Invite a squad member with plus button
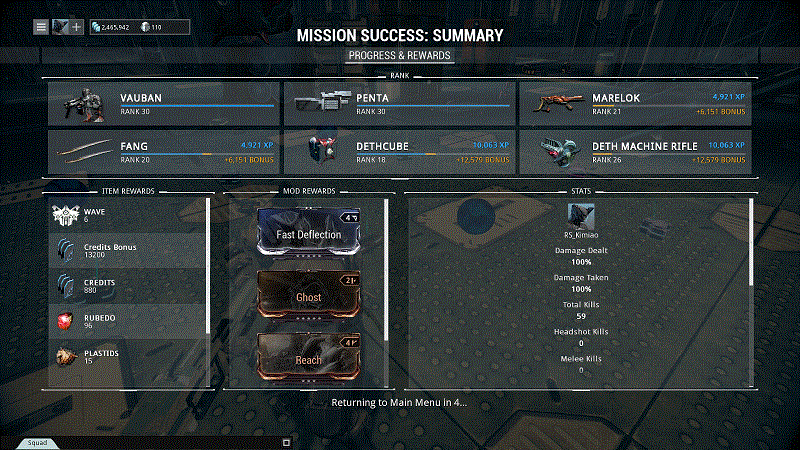Image resolution: width=800 pixels, height=450 pixels. pyautogui.click(x=77, y=26)
